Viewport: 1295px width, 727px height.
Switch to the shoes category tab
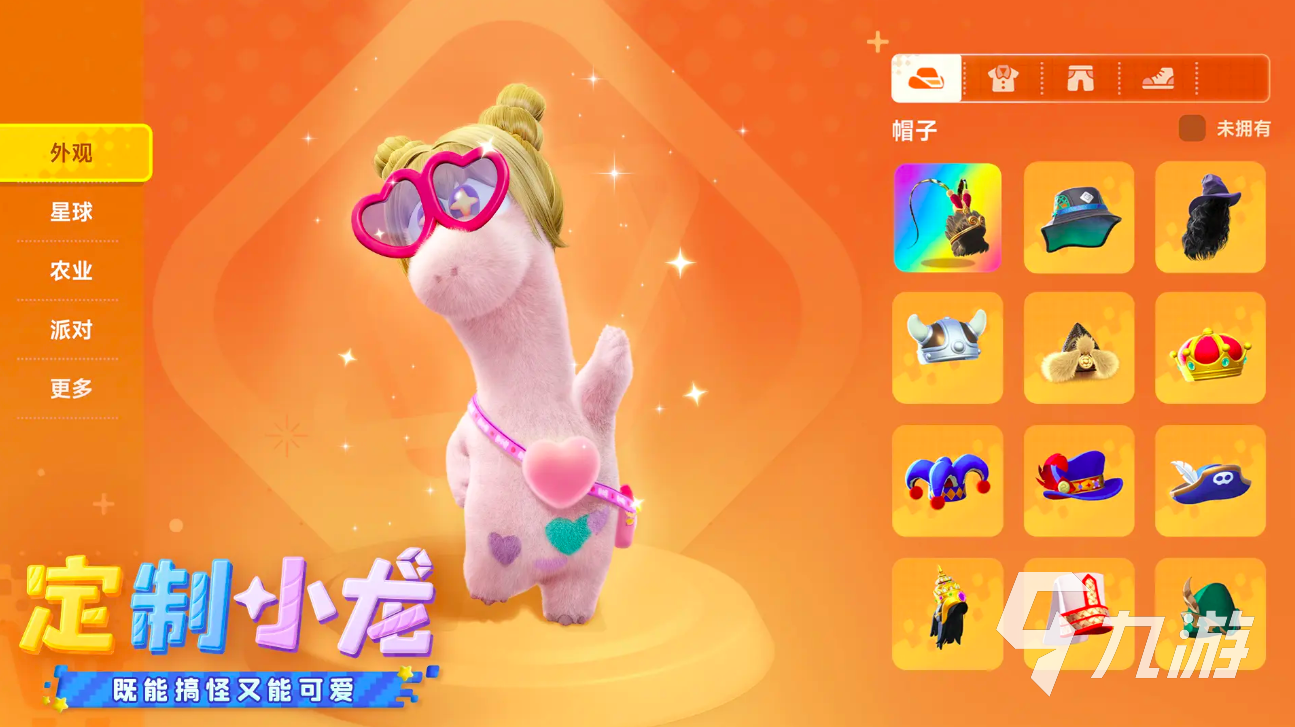(1158, 79)
